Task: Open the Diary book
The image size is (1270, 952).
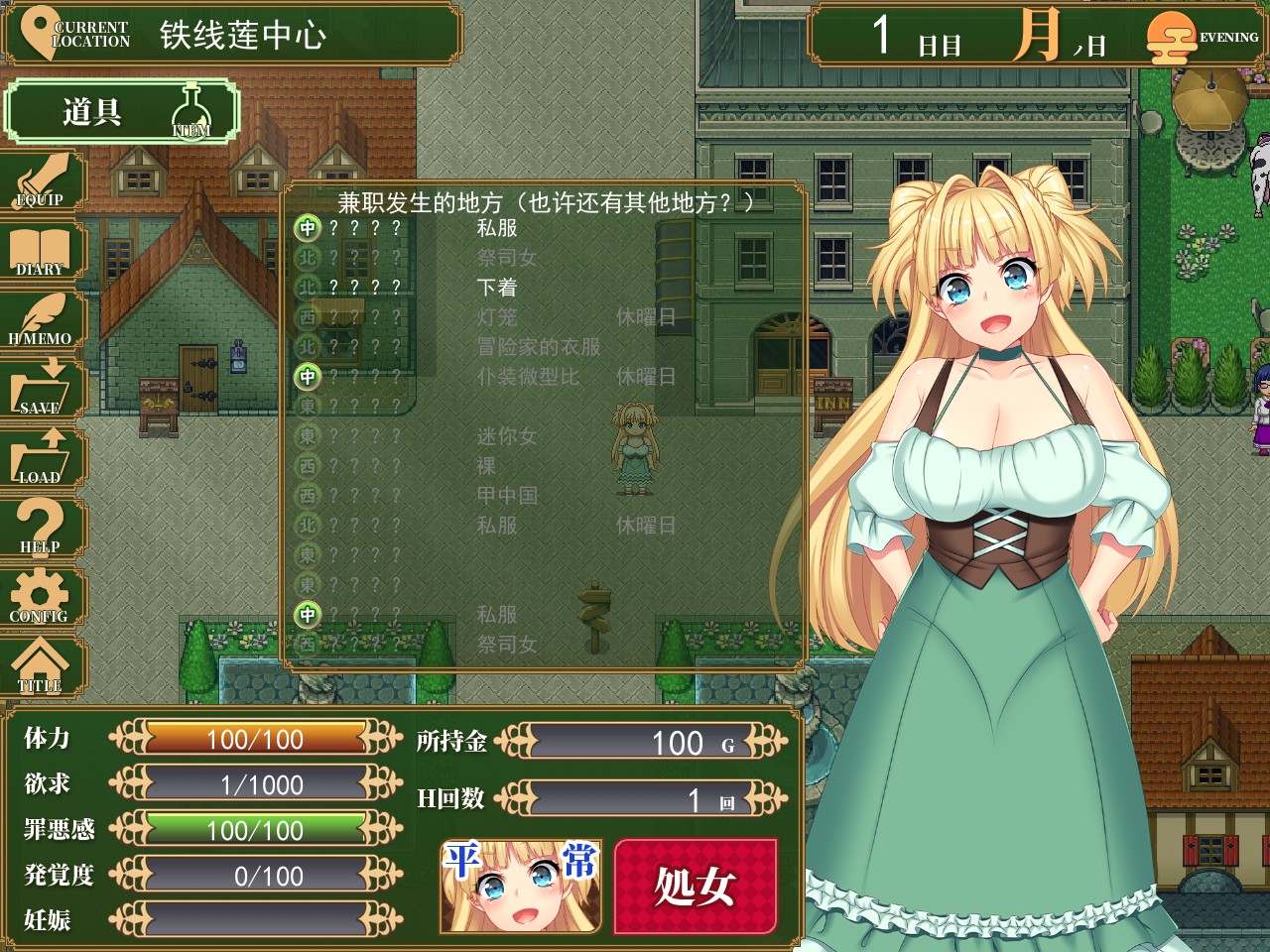Action: (x=42, y=252)
